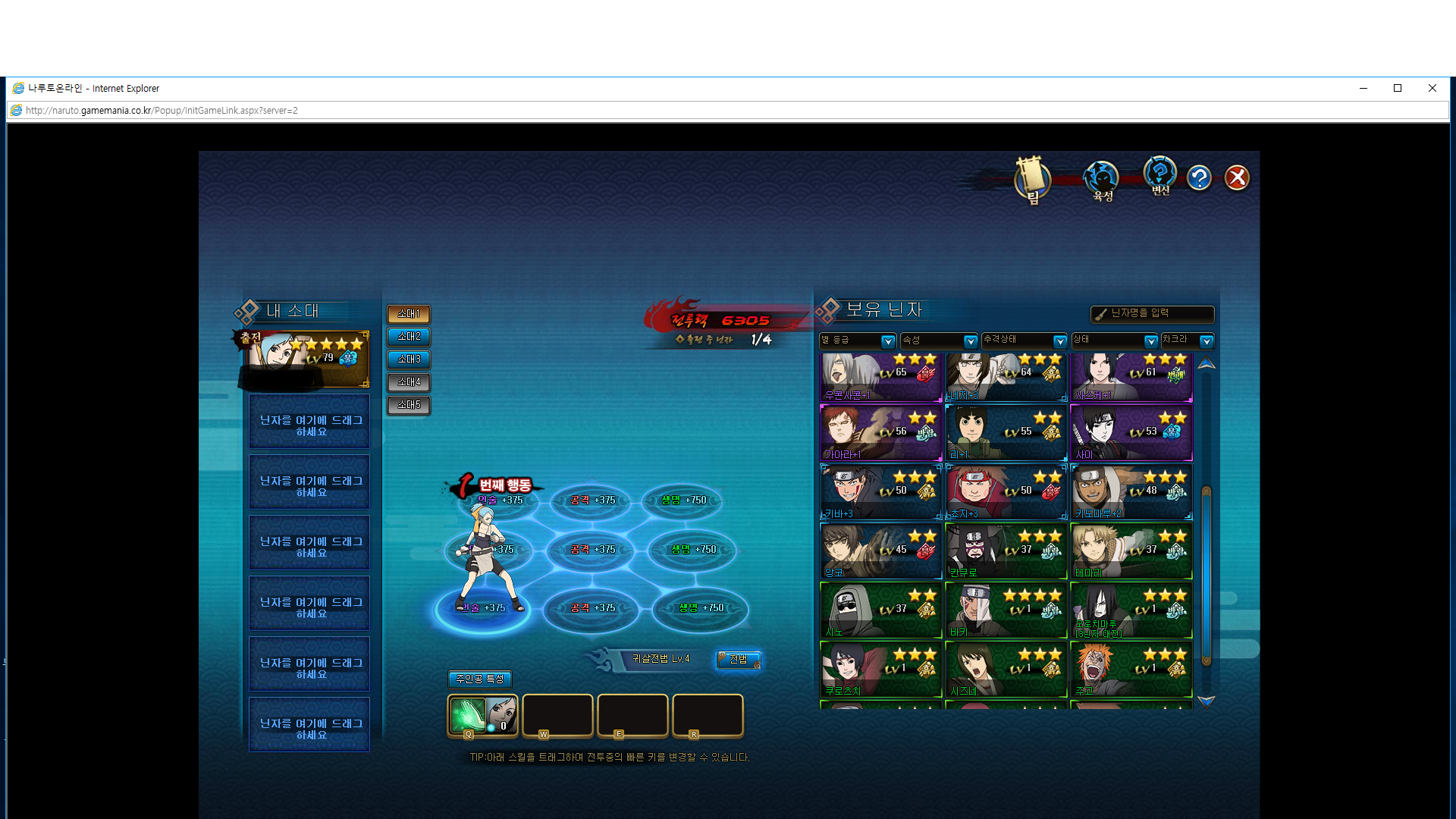The image size is (1456, 819).
Task: Select the 소대5 squad tab
Action: click(409, 405)
